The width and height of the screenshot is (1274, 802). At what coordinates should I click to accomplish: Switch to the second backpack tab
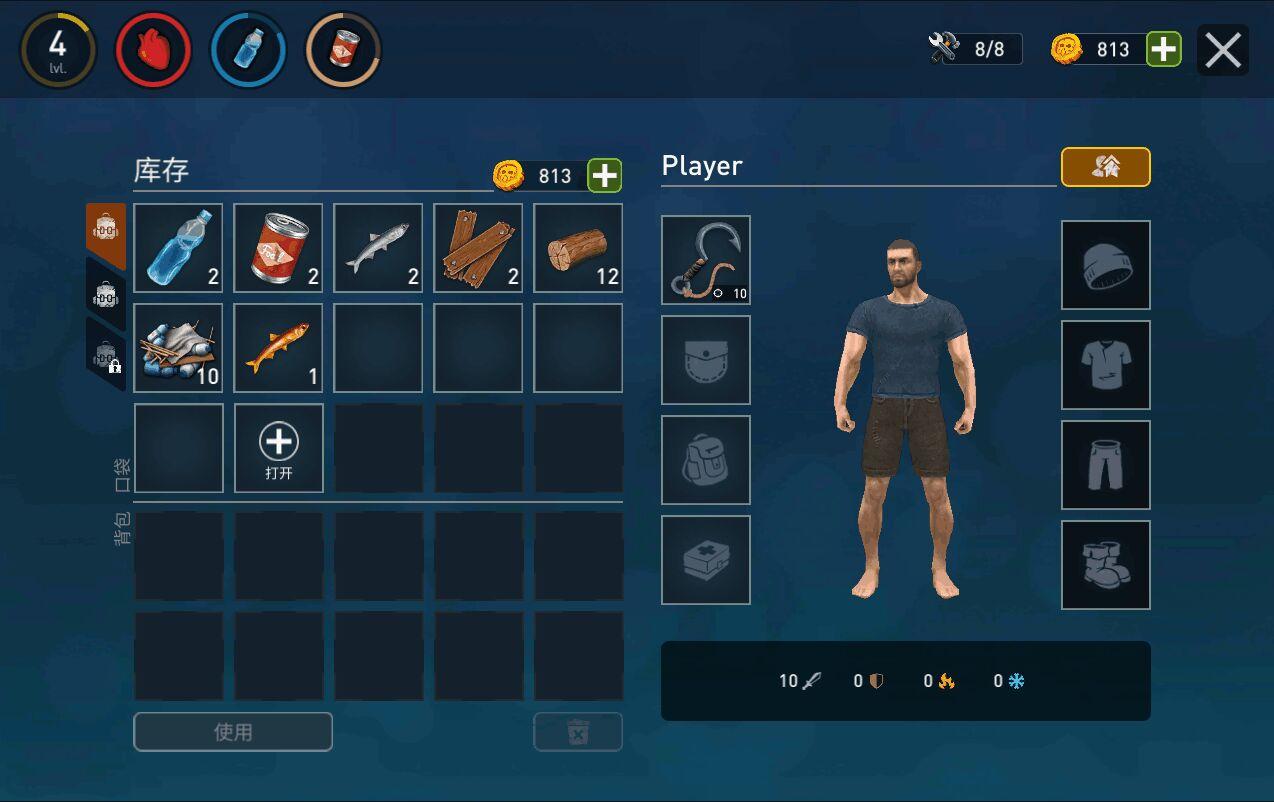tap(106, 294)
